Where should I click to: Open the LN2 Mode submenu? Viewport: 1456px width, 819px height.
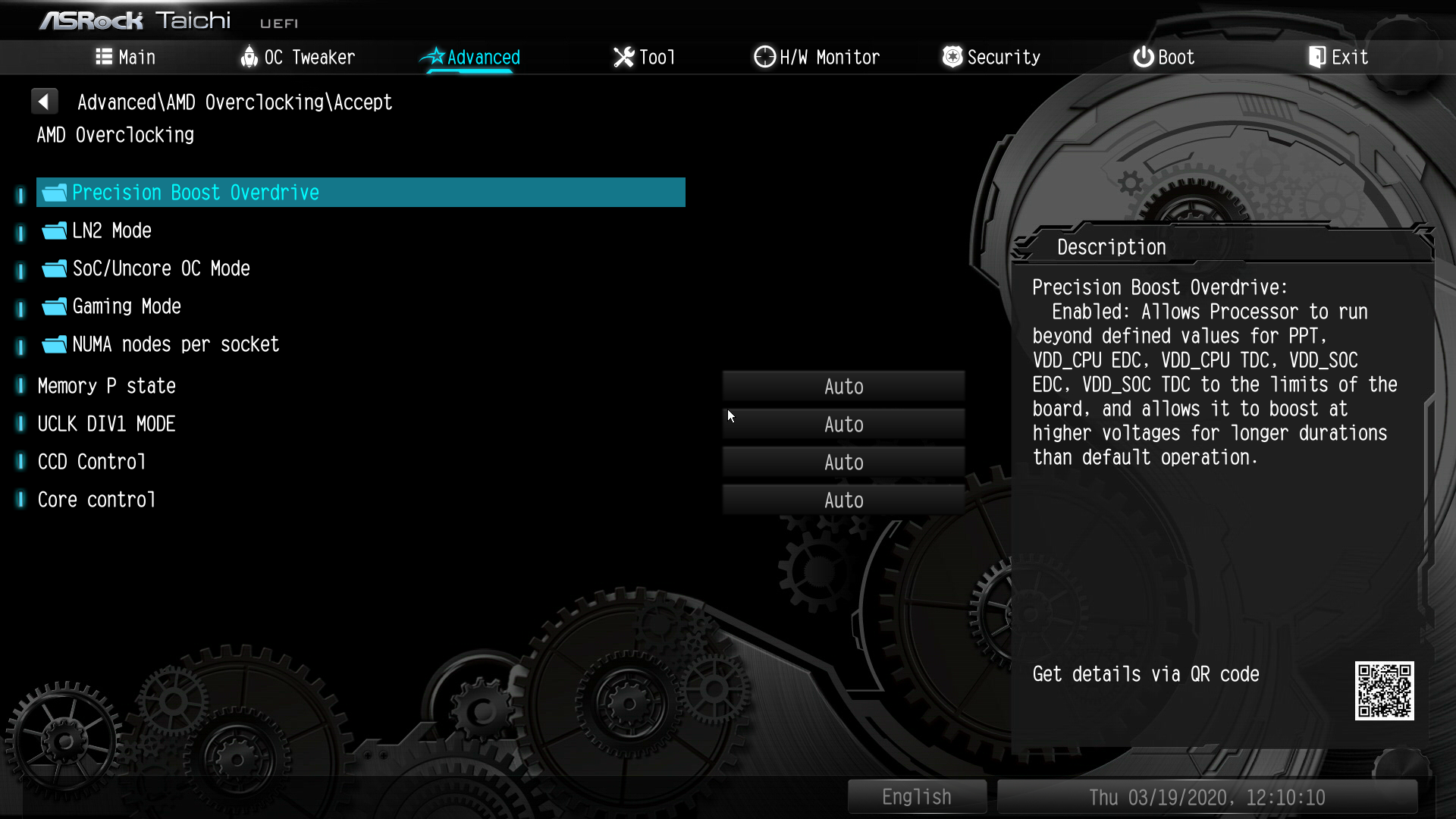point(111,231)
